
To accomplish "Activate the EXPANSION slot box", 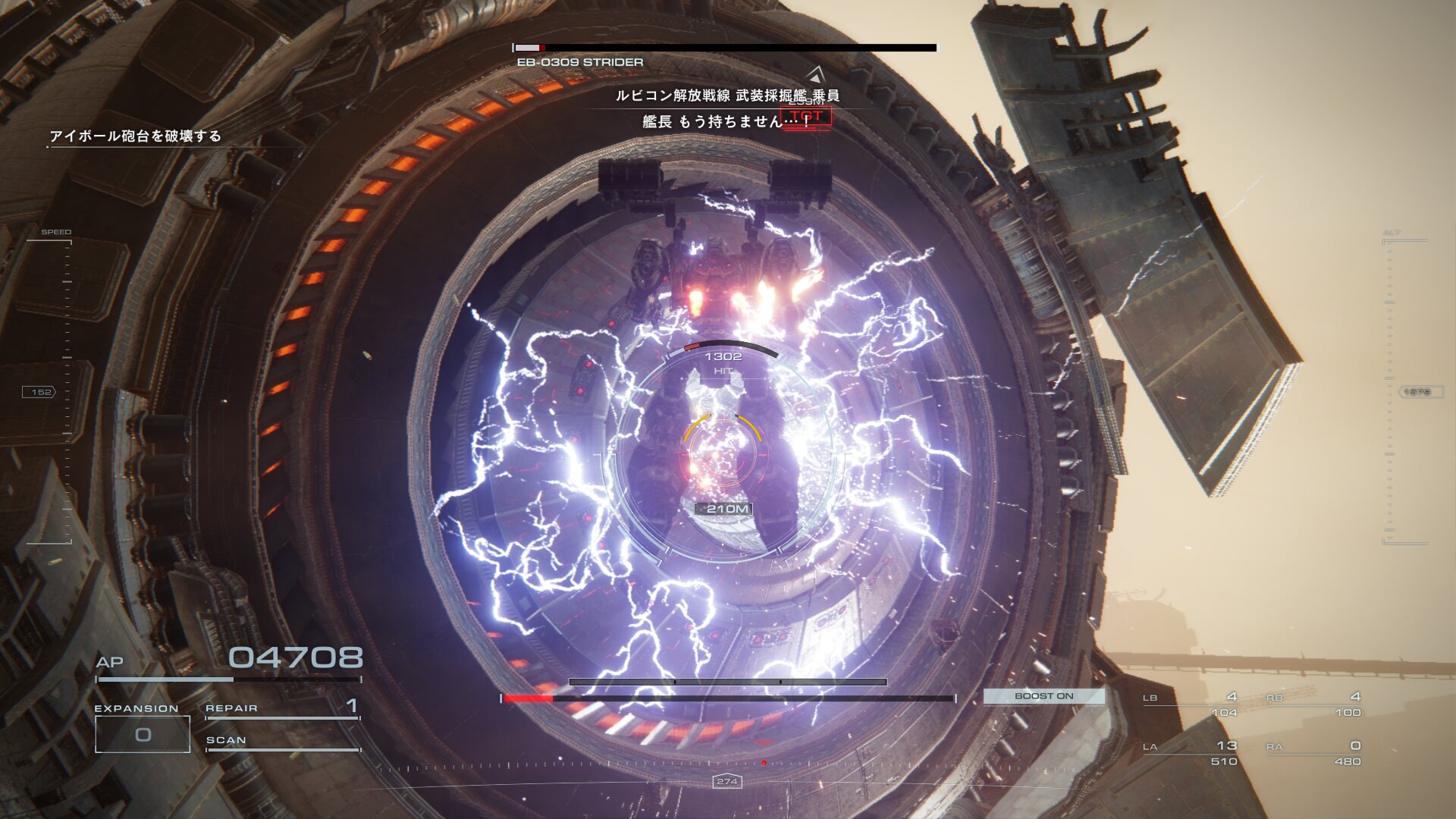I will coord(143,733).
